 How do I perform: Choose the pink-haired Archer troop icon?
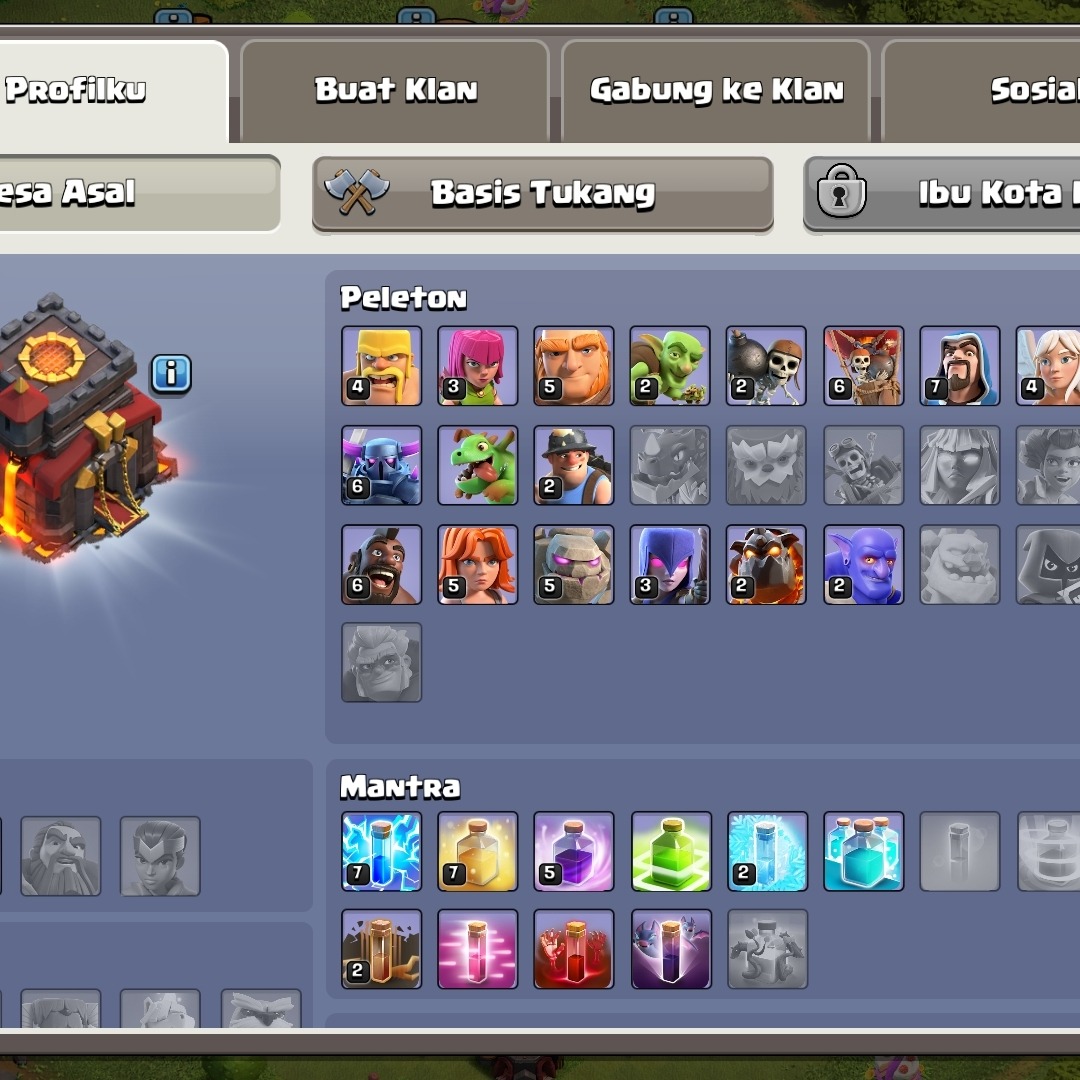pyautogui.click(x=478, y=366)
